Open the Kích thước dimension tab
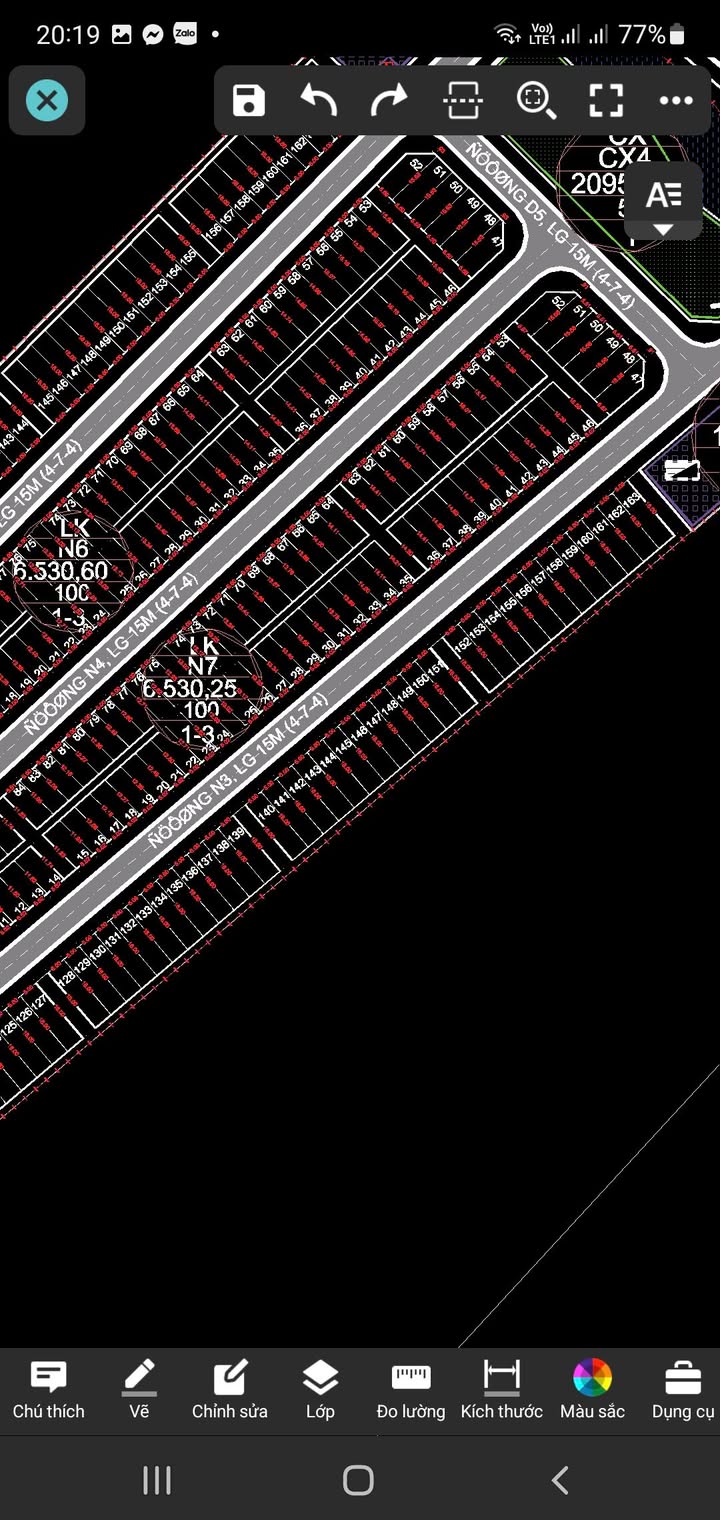 tap(502, 1390)
